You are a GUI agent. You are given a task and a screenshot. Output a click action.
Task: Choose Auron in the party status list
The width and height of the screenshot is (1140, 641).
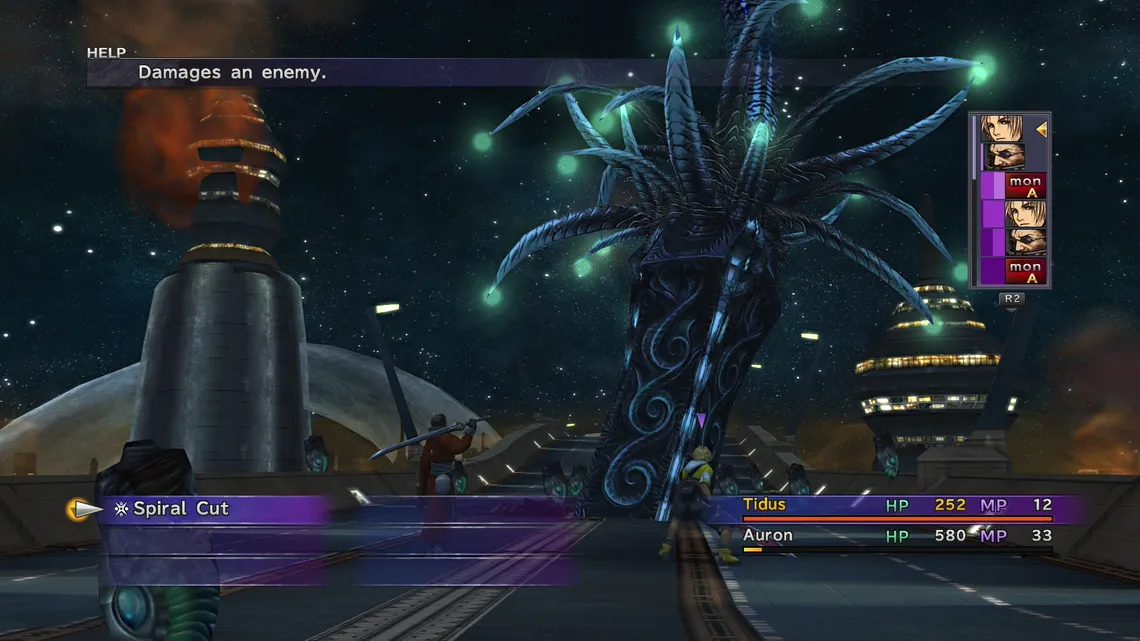point(768,536)
